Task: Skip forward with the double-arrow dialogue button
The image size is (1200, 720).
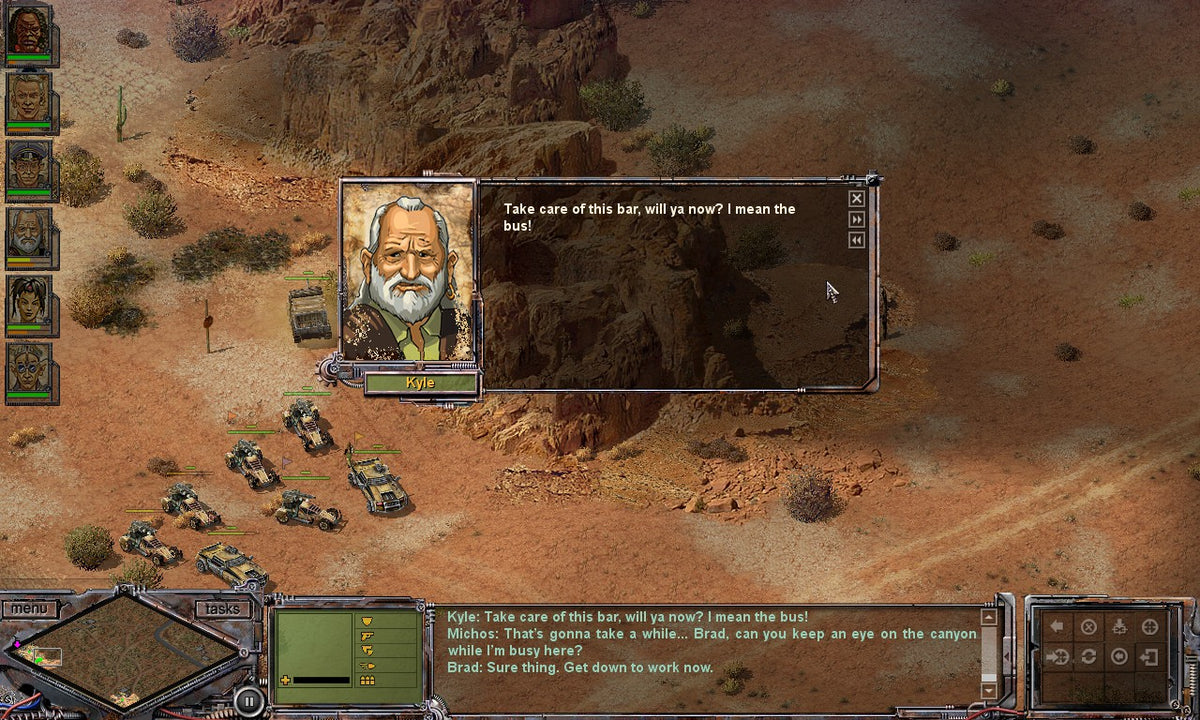Action: pos(857,219)
